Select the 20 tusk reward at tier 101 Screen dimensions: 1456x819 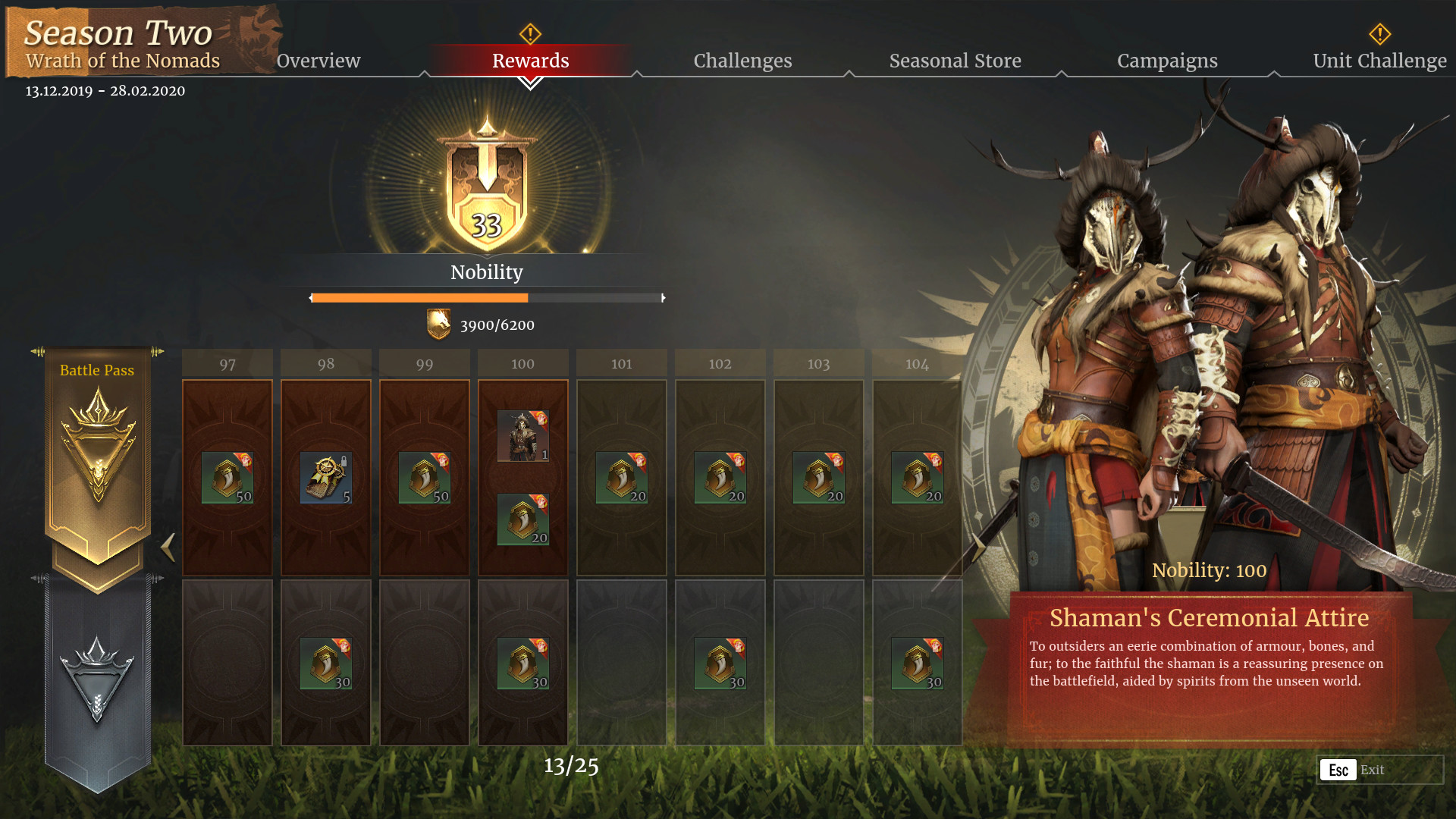620,475
